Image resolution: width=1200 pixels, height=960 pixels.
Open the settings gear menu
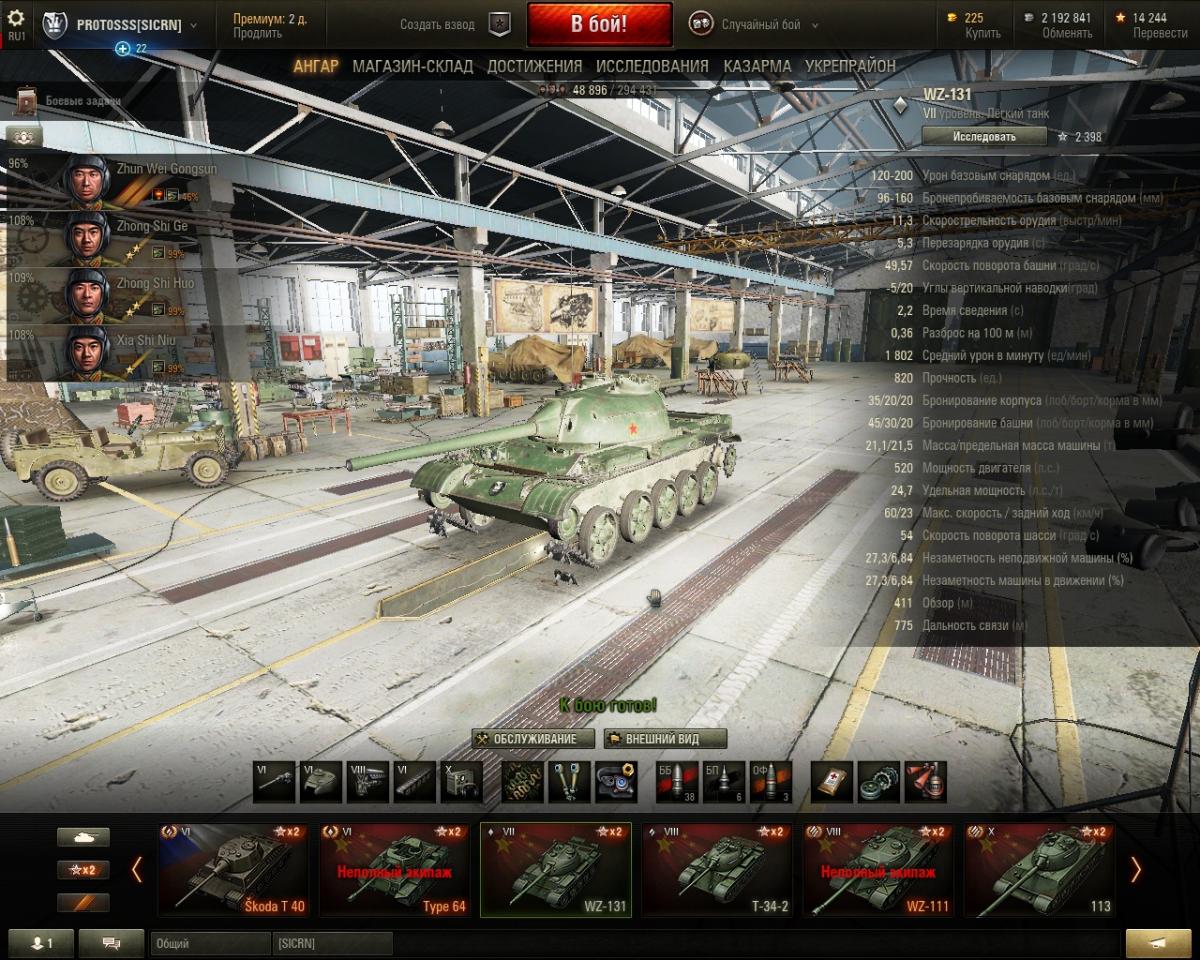16,18
